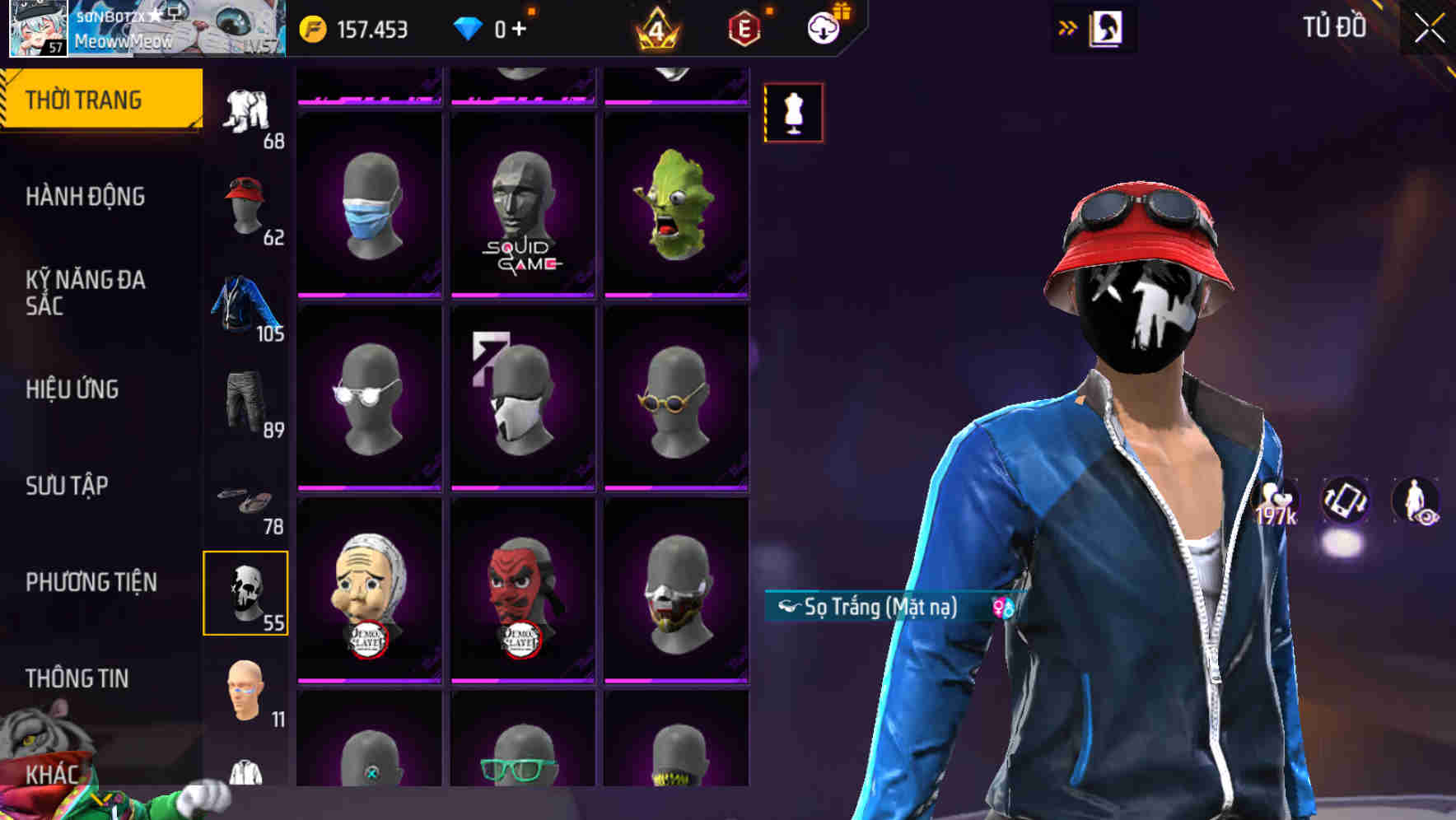This screenshot has height=820, width=1456.
Task: Open the HÀNH ĐỘNG tab
Action: (x=86, y=196)
